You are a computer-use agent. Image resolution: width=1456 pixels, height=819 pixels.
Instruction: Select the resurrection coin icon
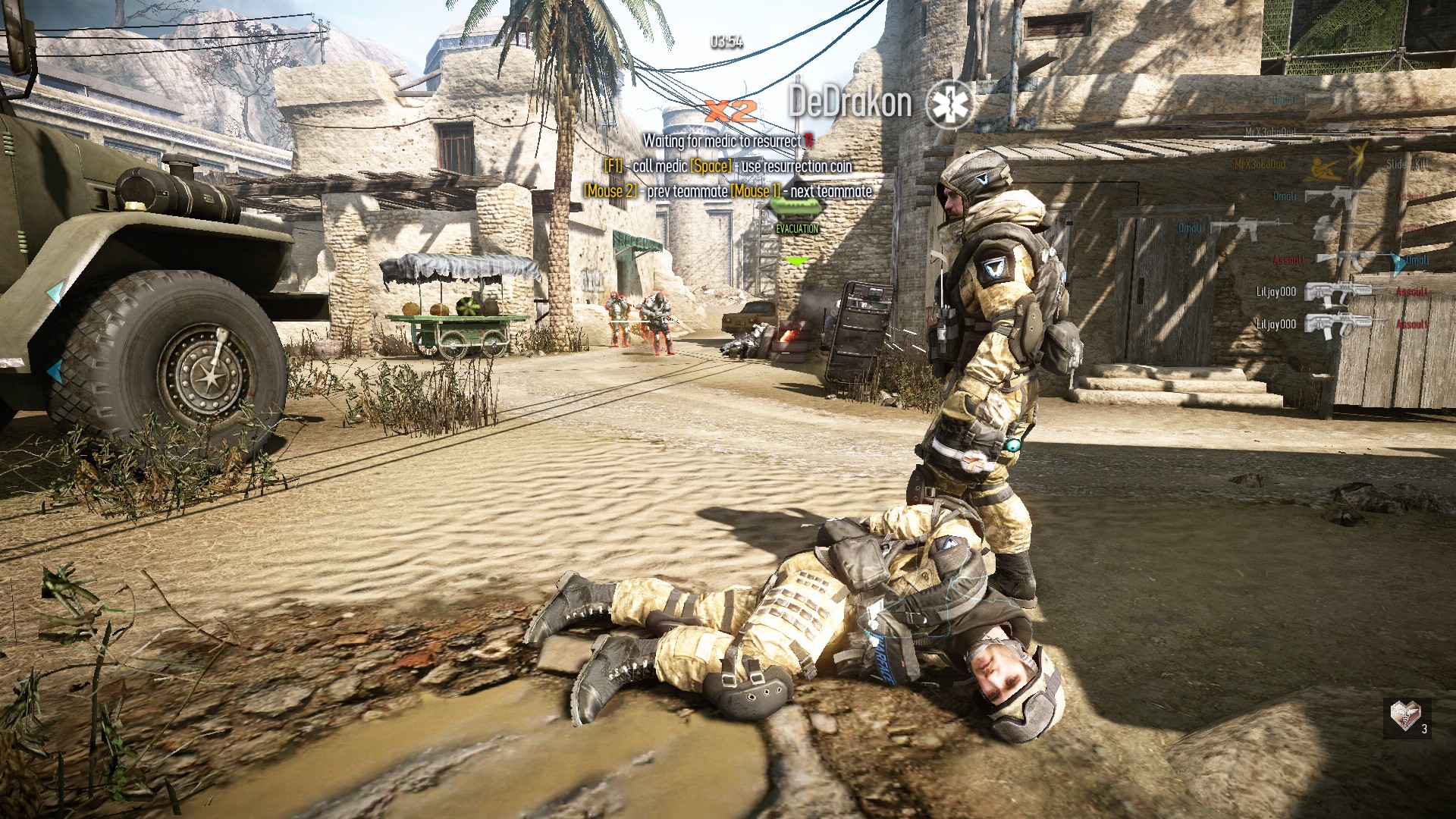(x=1404, y=715)
